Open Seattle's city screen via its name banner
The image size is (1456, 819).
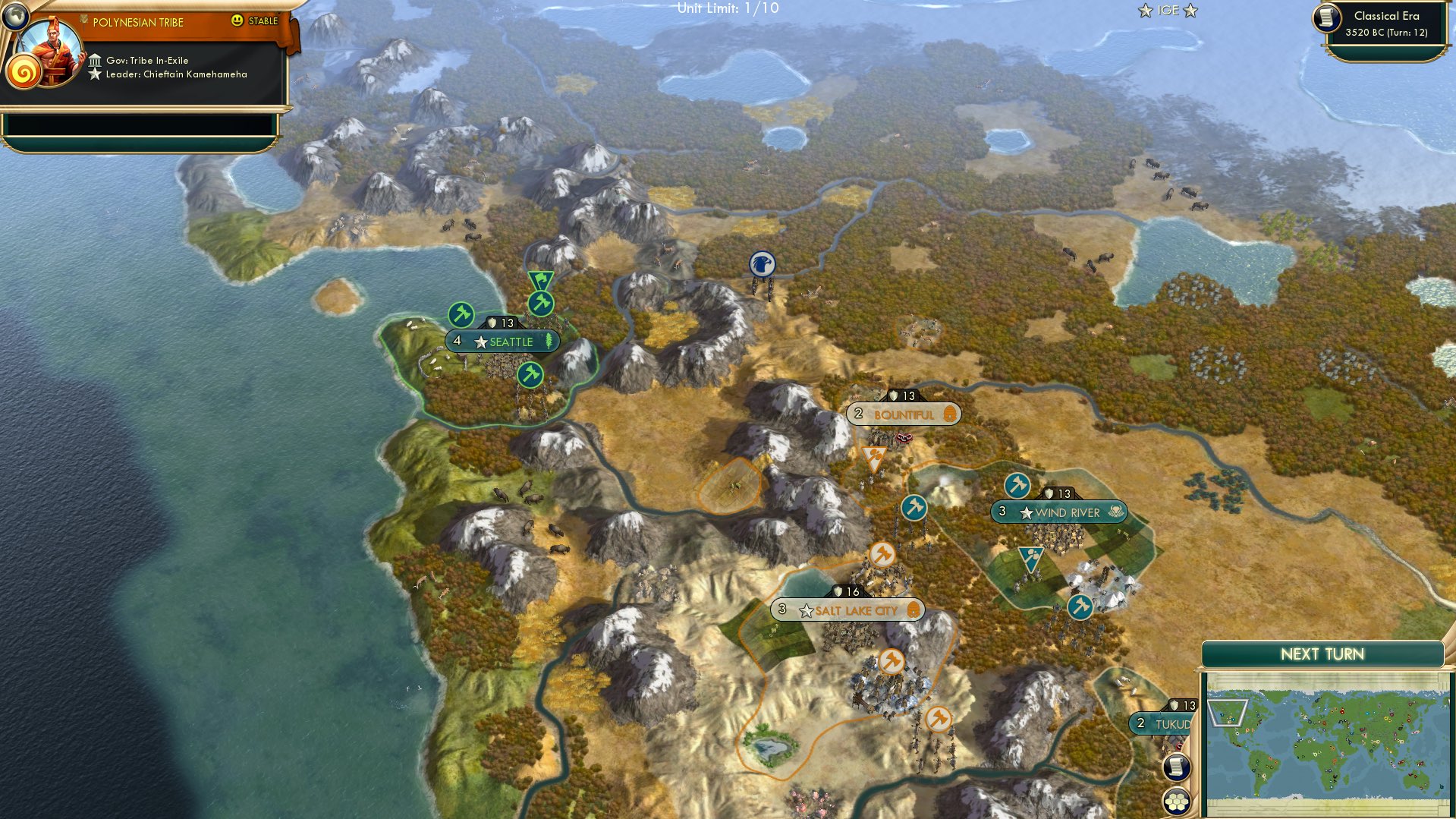pyautogui.click(x=505, y=342)
